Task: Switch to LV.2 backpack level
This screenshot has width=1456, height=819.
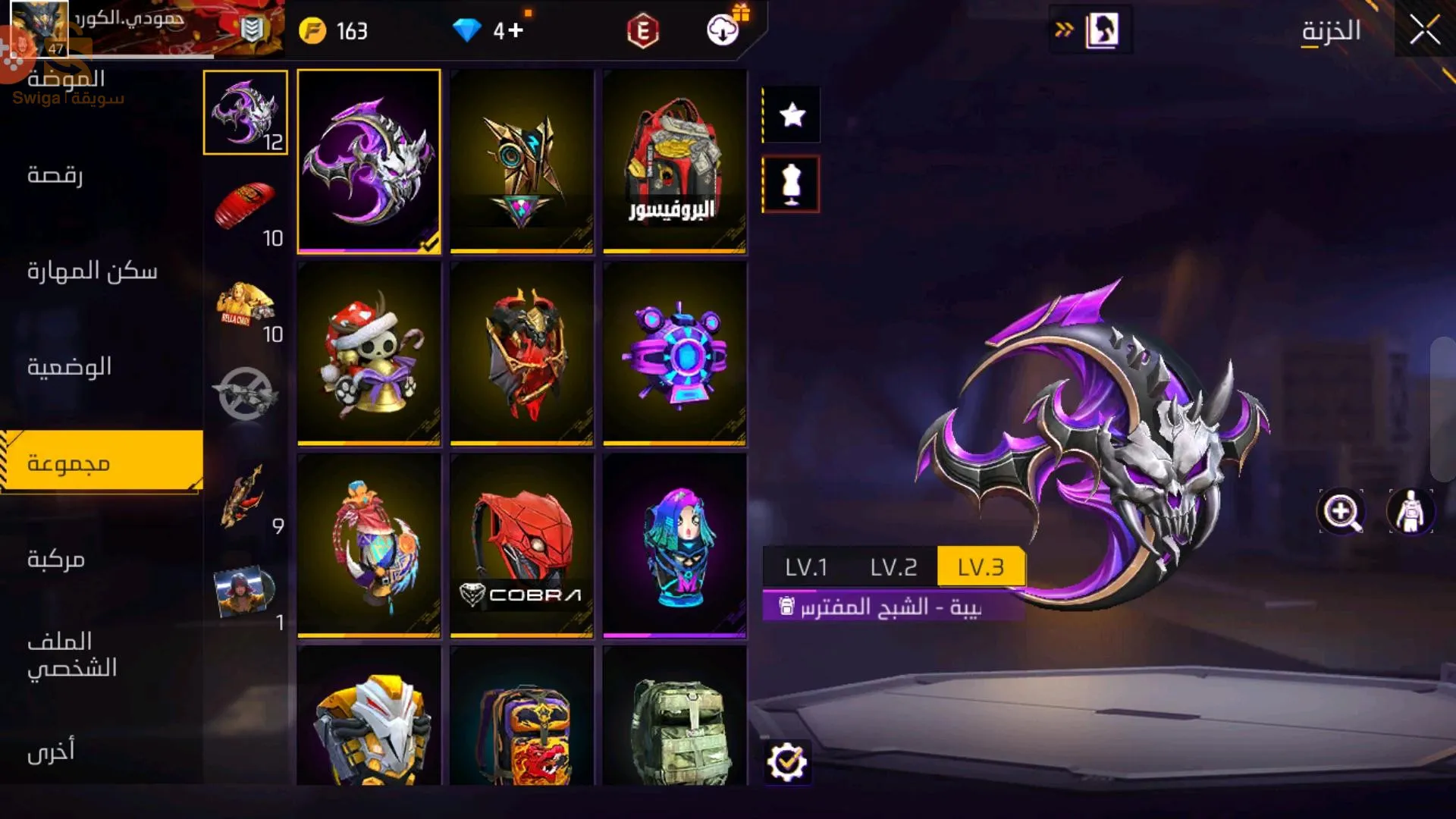Action: 893,567
